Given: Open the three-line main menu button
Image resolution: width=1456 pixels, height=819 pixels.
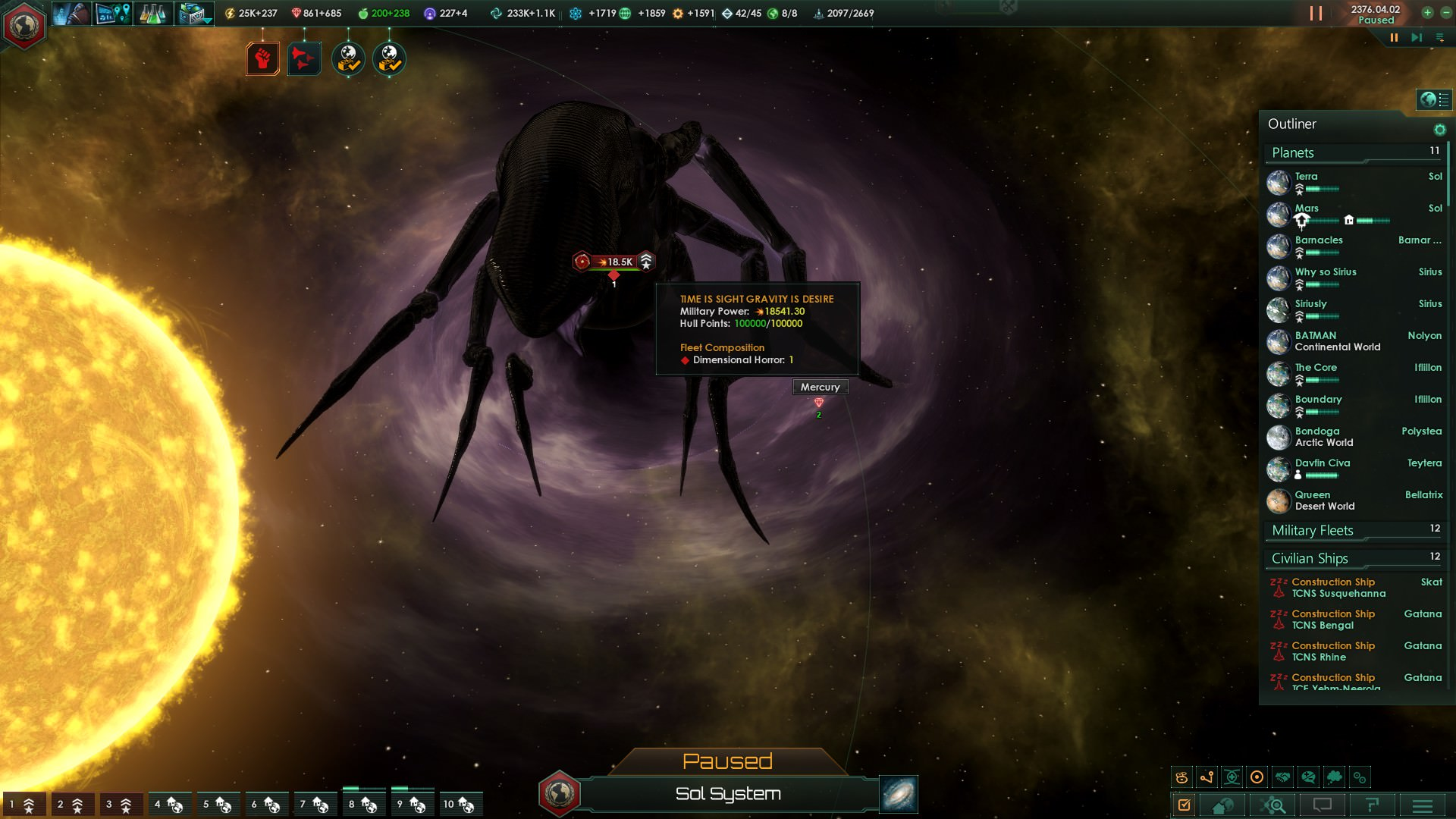Looking at the screenshot, I should pyautogui.click(x=1422, y=805).
